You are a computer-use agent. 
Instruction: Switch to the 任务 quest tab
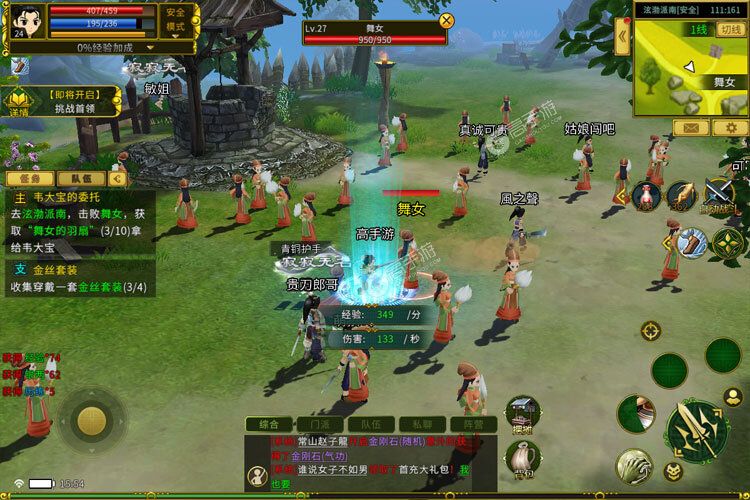point(28,178)
